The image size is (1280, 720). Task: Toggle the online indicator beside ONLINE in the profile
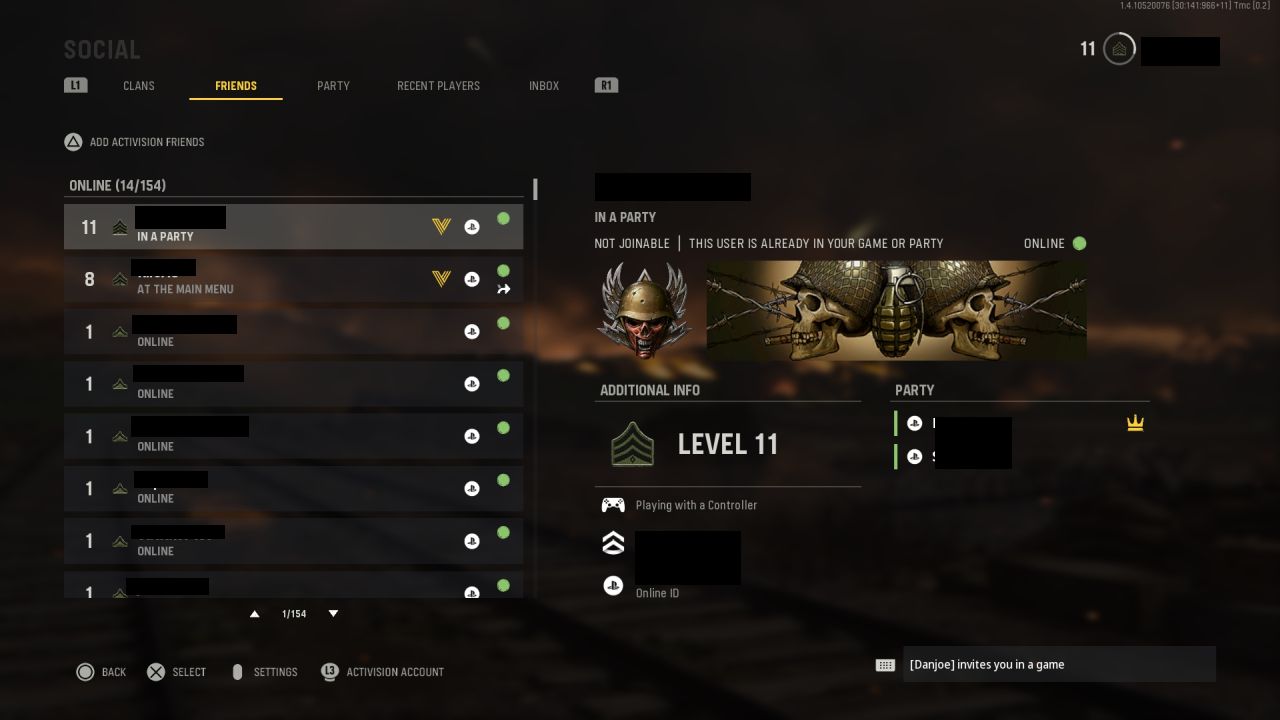click(1078, 243)
